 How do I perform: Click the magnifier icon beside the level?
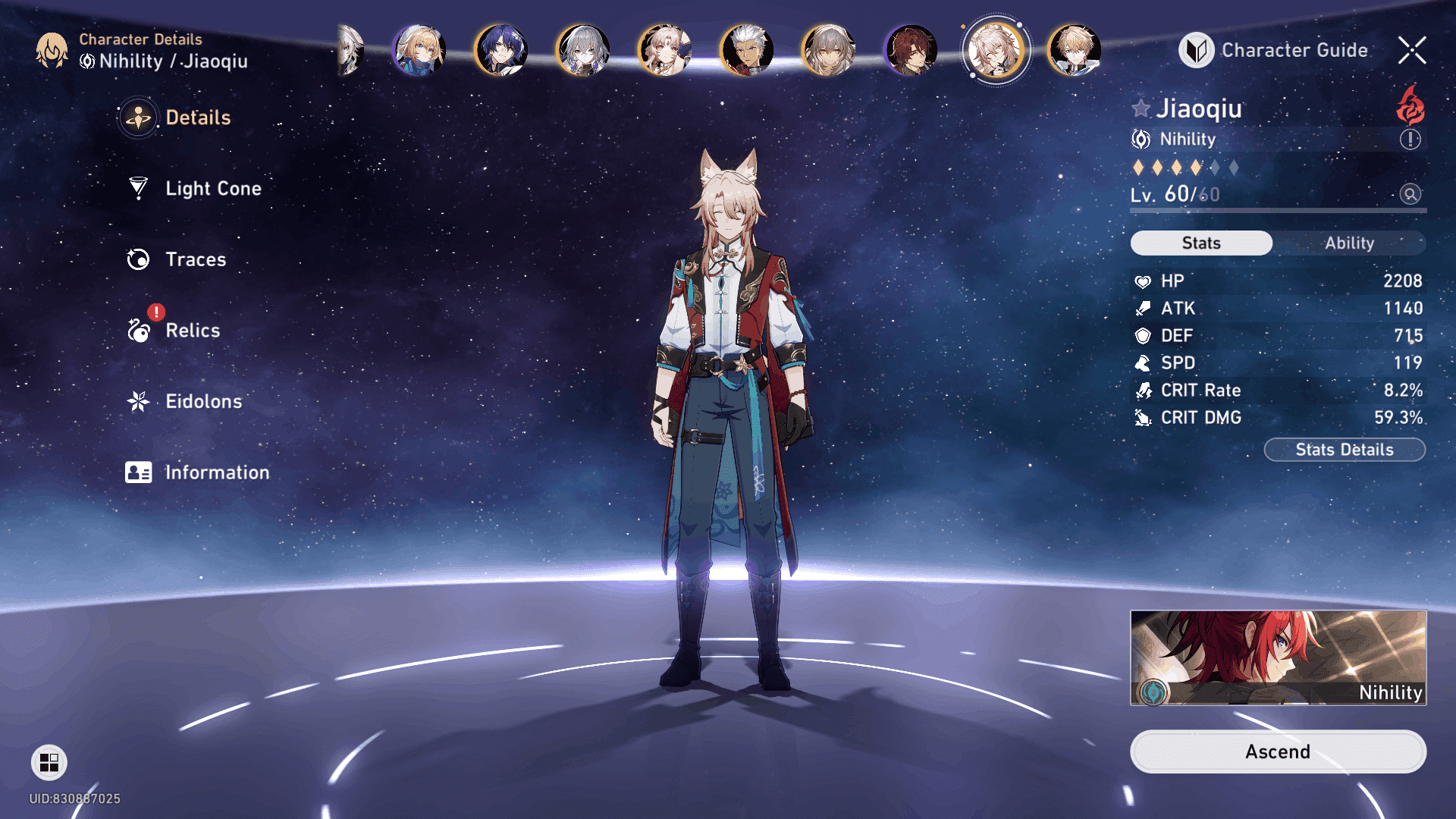(1410, 194)
